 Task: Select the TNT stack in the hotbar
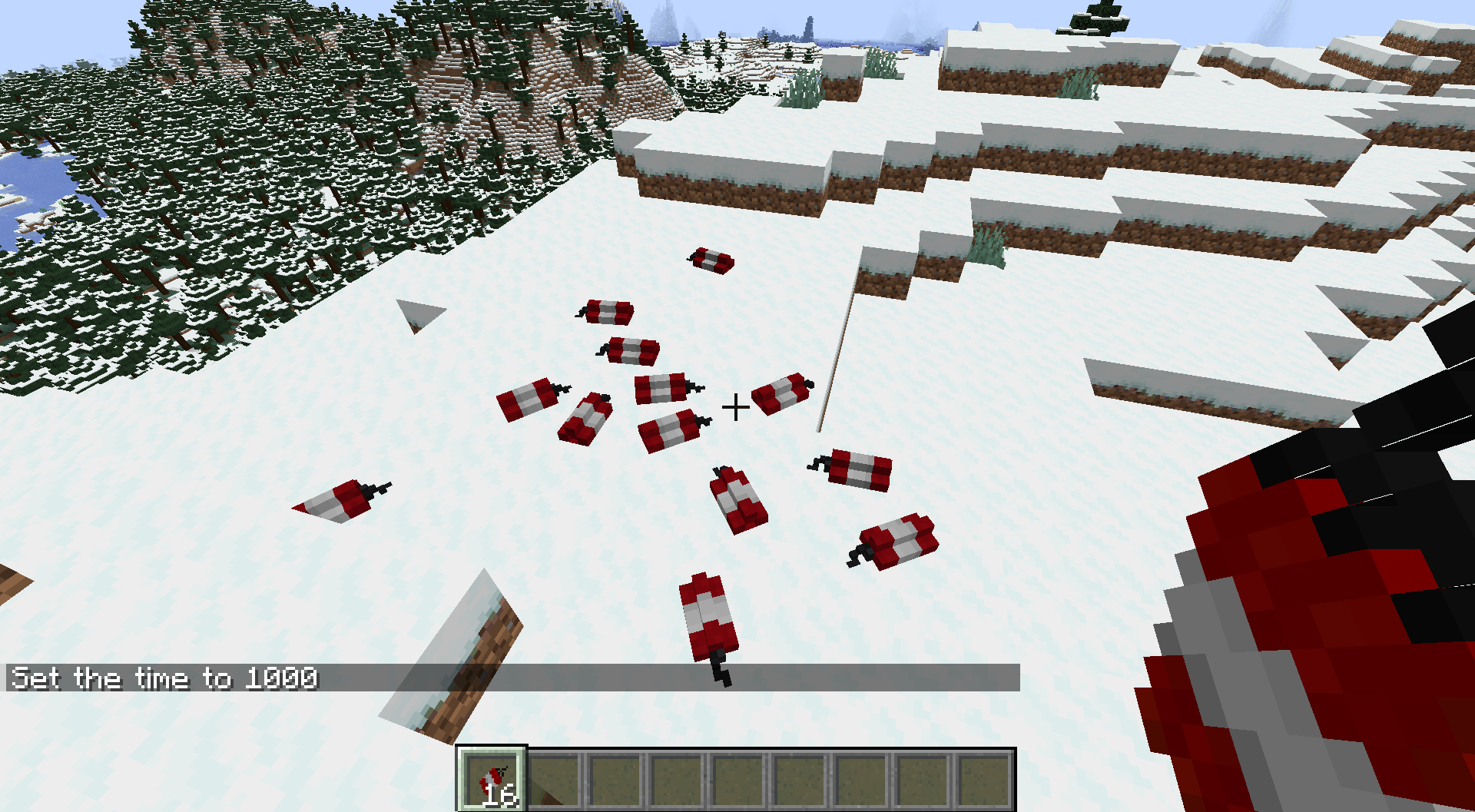(492, 778)
